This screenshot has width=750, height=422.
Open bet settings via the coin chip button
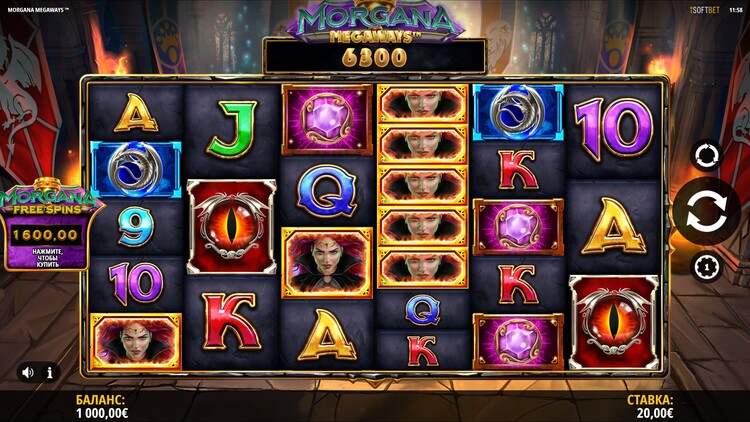(x=707, y=267)
